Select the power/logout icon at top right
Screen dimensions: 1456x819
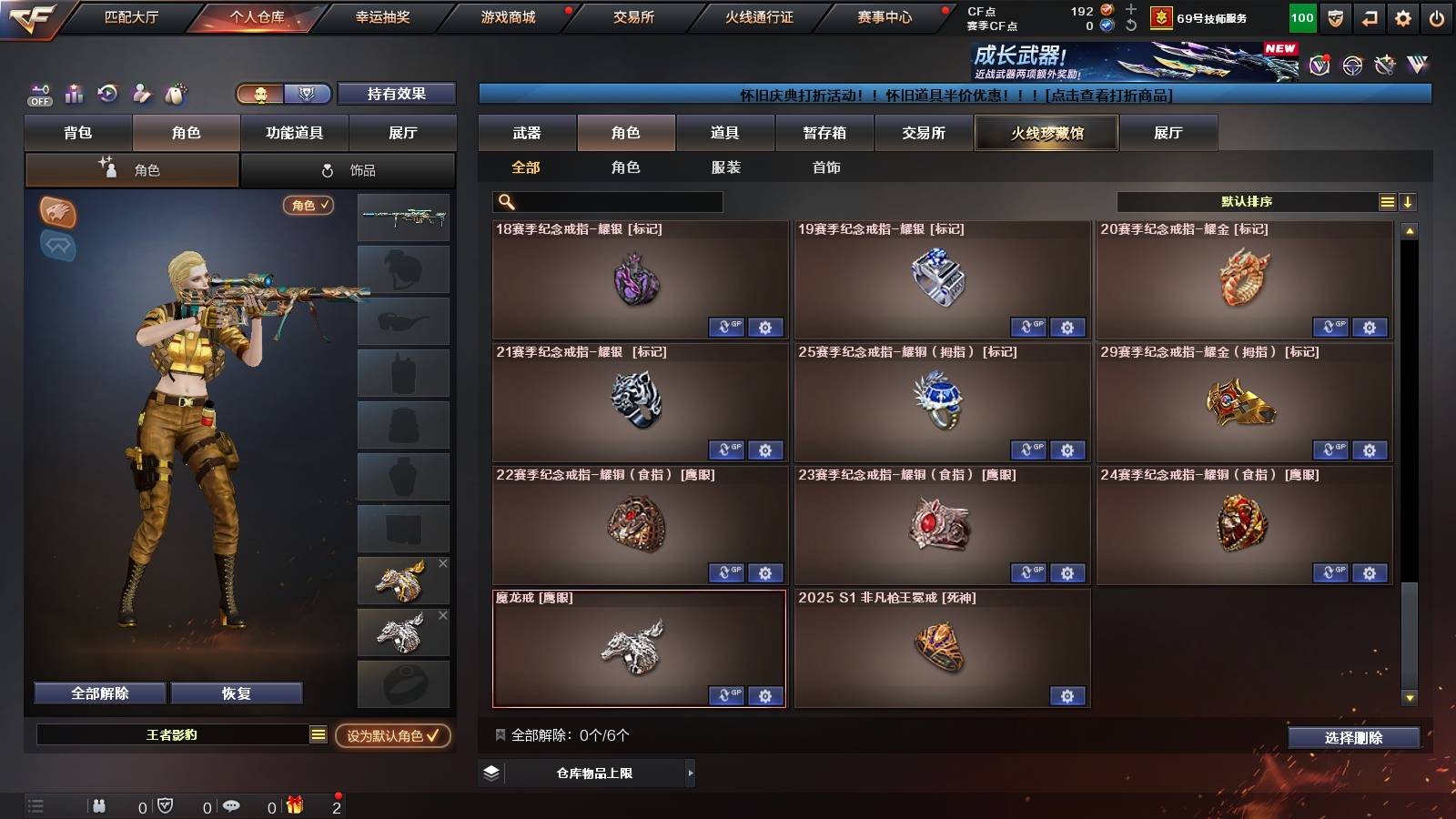[x=1438, y=16]
